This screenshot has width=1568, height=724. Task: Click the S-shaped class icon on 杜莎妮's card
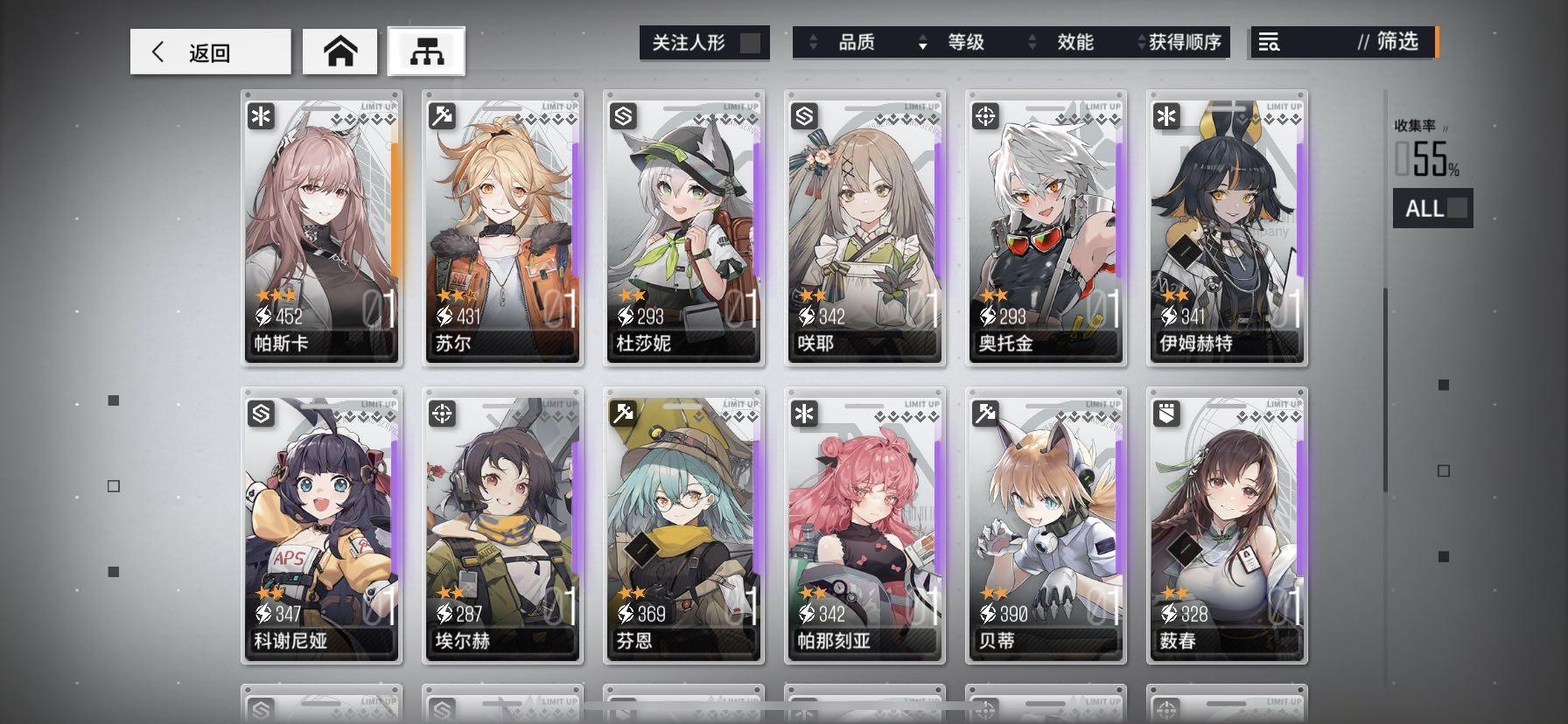coord(624,115)
